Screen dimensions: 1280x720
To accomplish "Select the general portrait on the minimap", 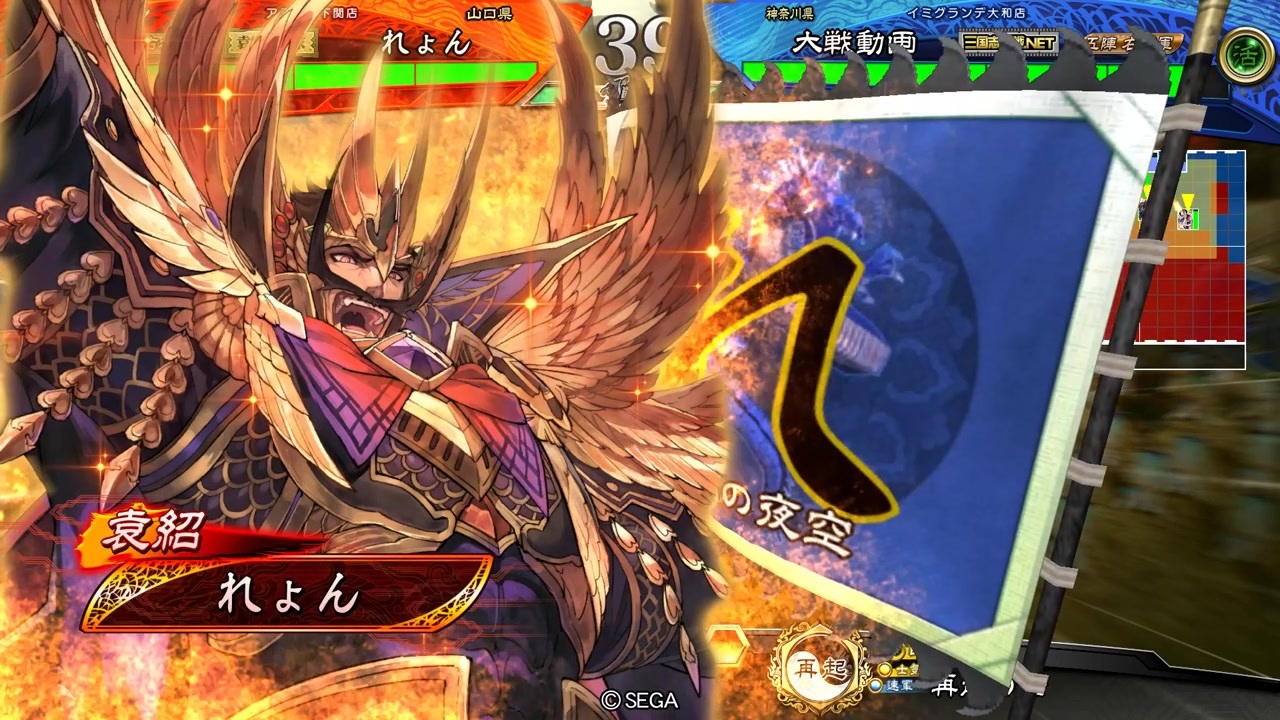I will pyautogui.click(x=1184, y=218).
